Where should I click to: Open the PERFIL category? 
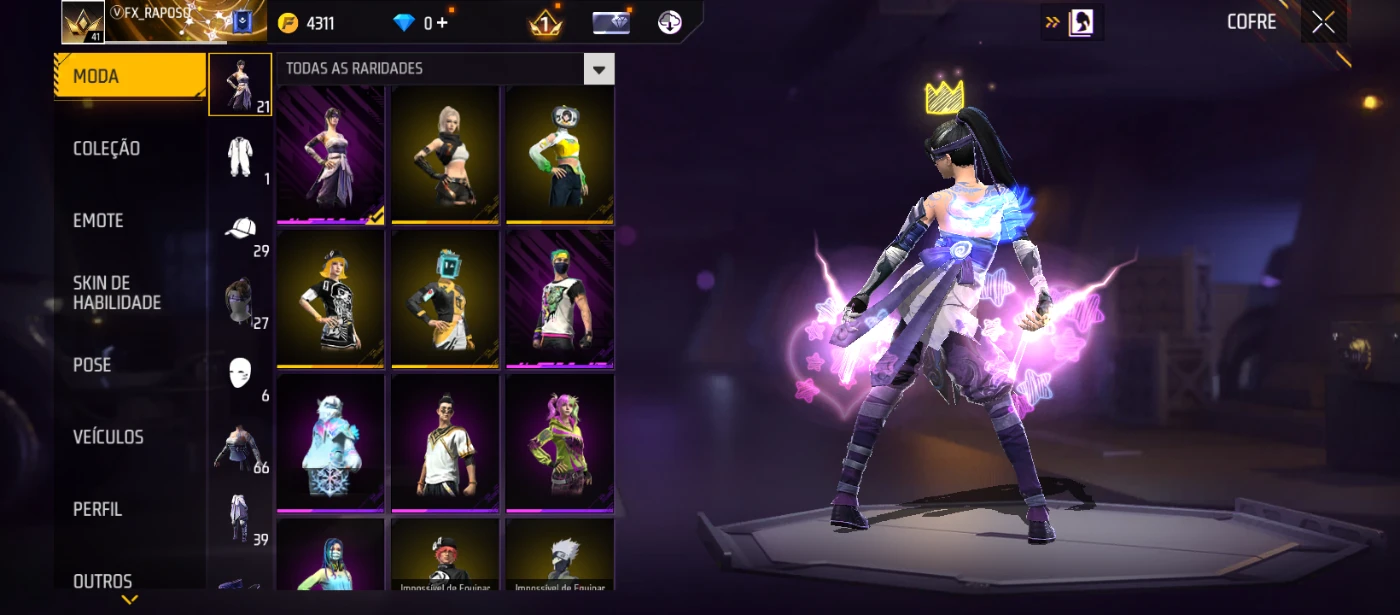pos(98,509)
